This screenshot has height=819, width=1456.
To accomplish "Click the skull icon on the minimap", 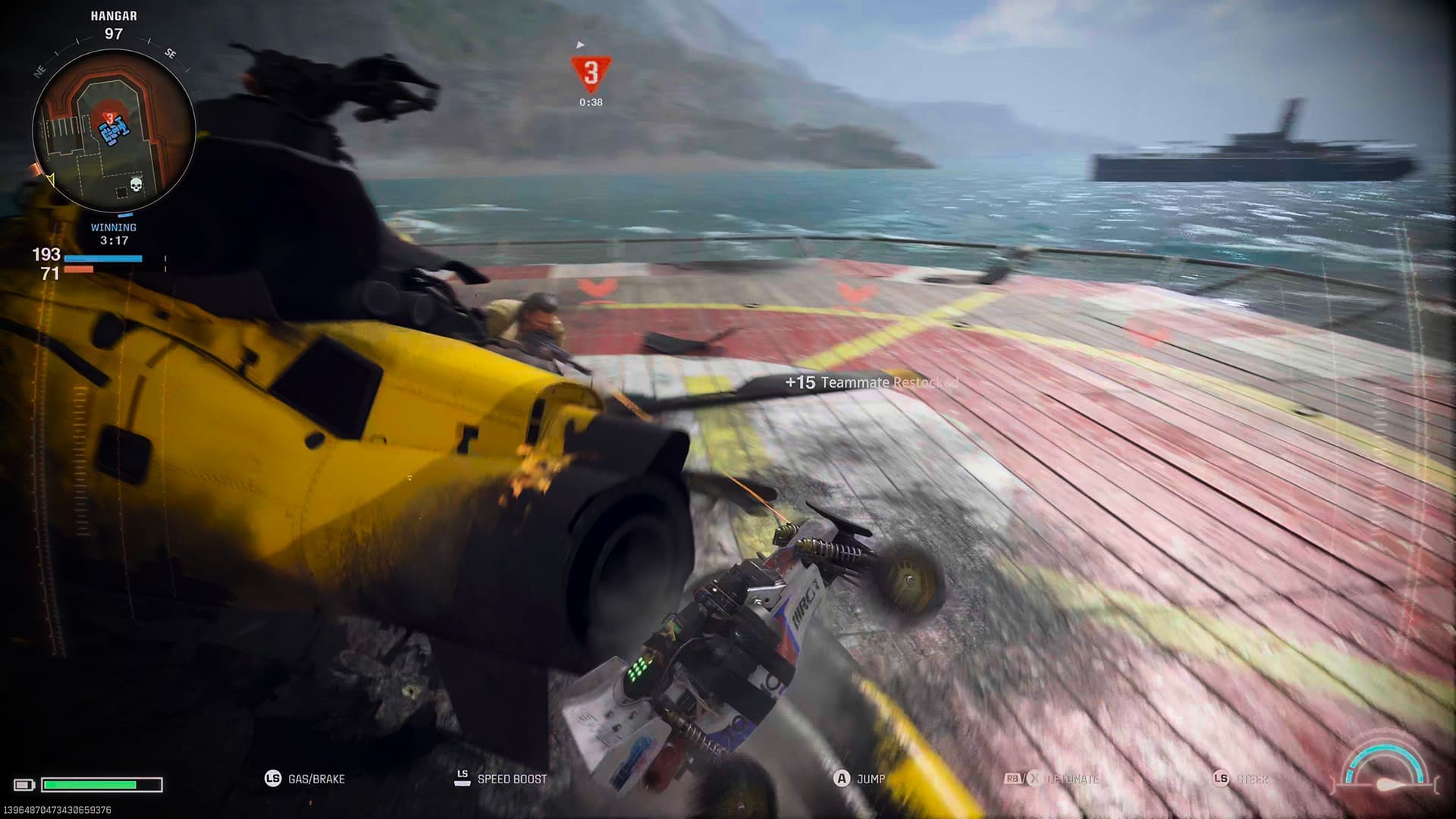I will [x=136, y=184].
